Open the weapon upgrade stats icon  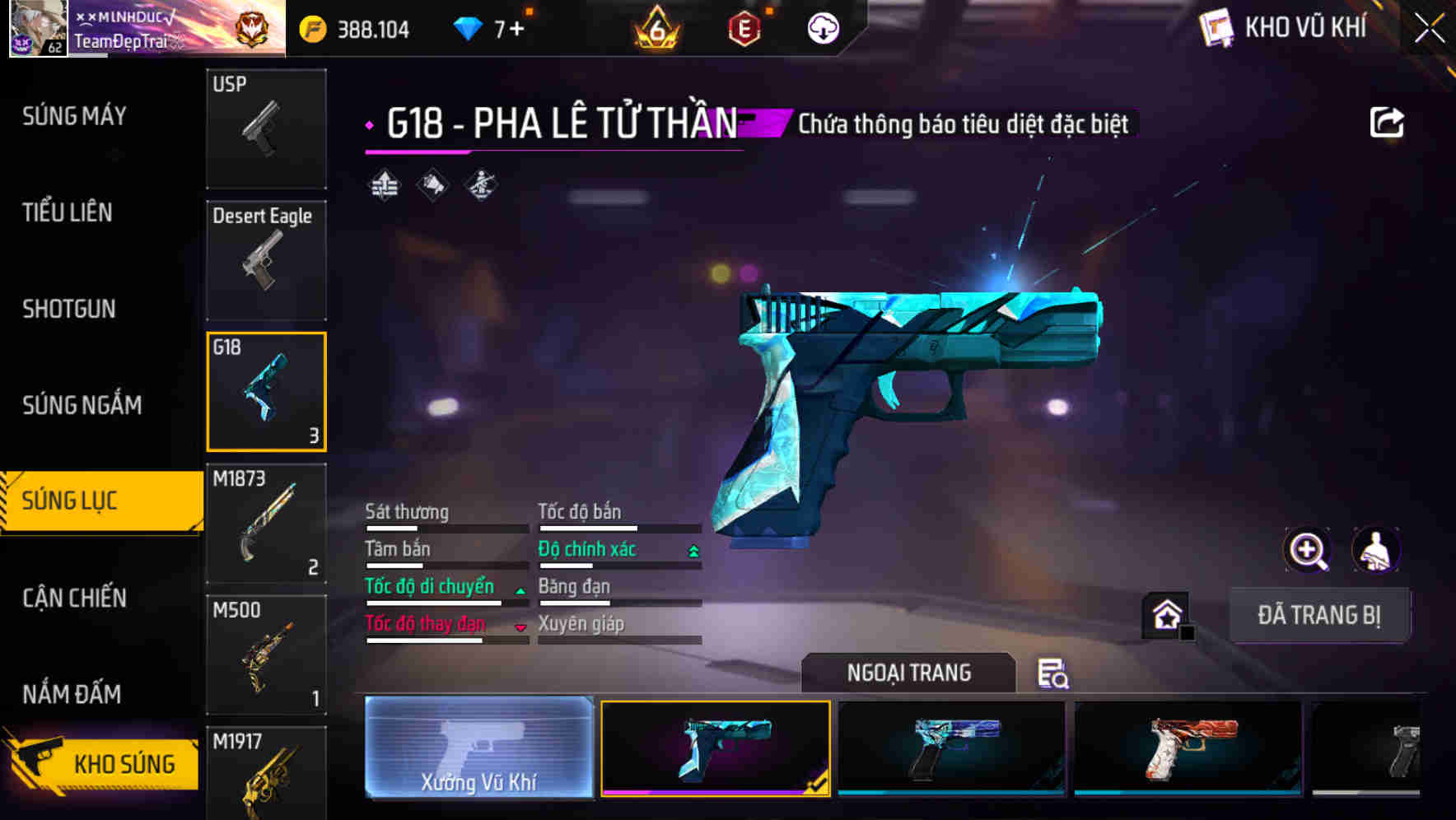(x=384, y=183)
